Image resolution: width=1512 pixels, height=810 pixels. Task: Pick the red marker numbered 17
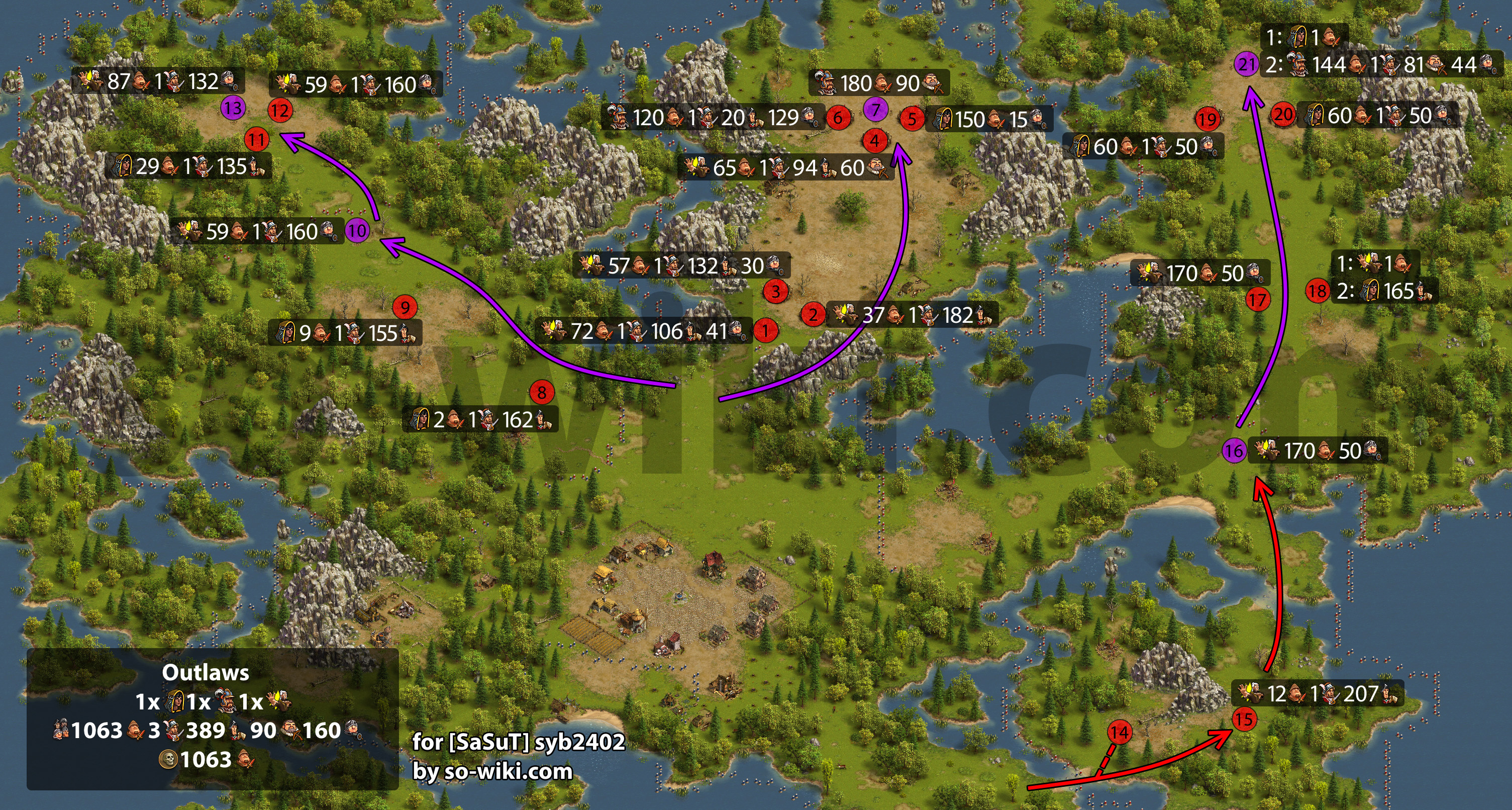click(x=1257, y=300)
